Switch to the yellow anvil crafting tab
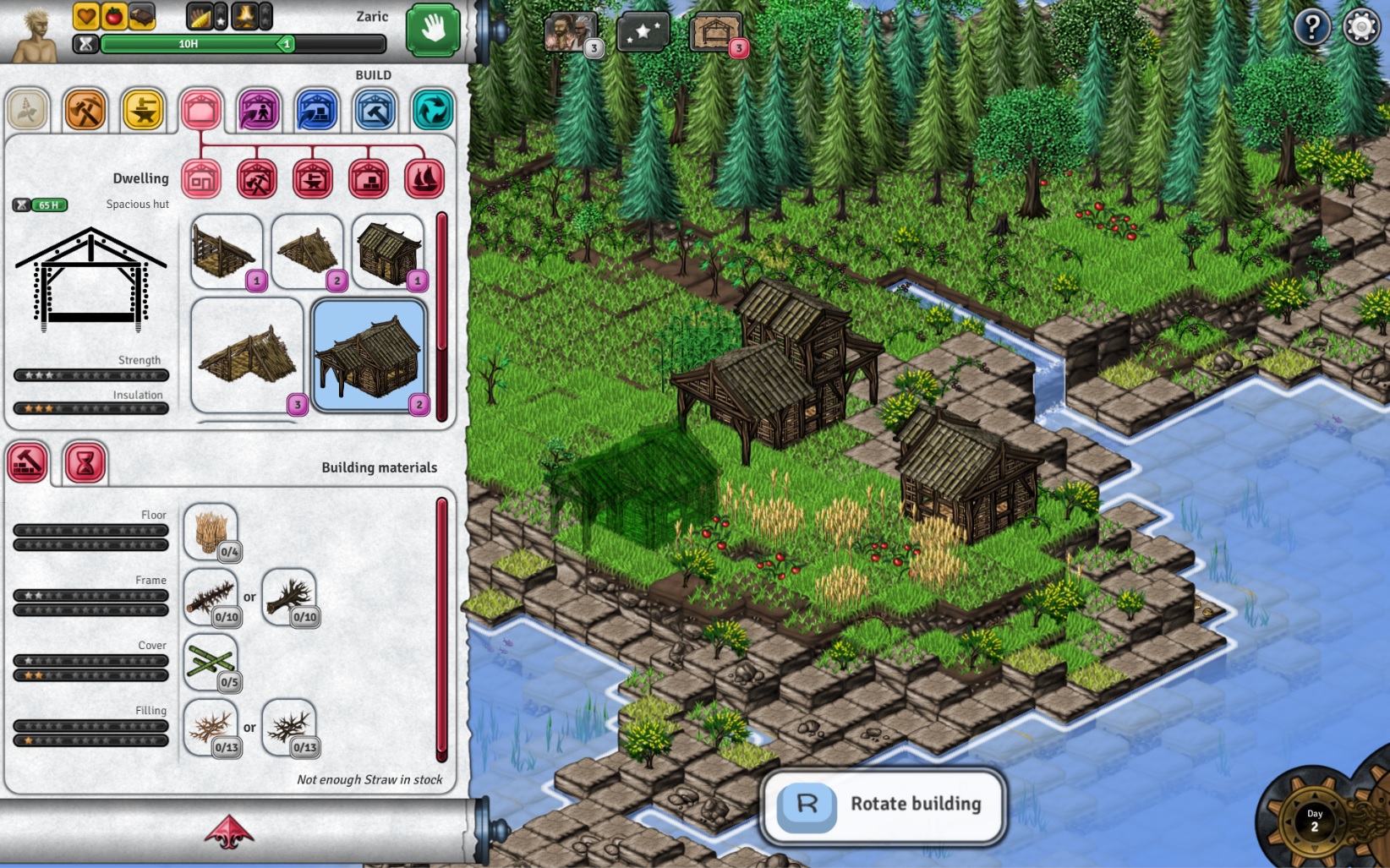 [143, 111]
